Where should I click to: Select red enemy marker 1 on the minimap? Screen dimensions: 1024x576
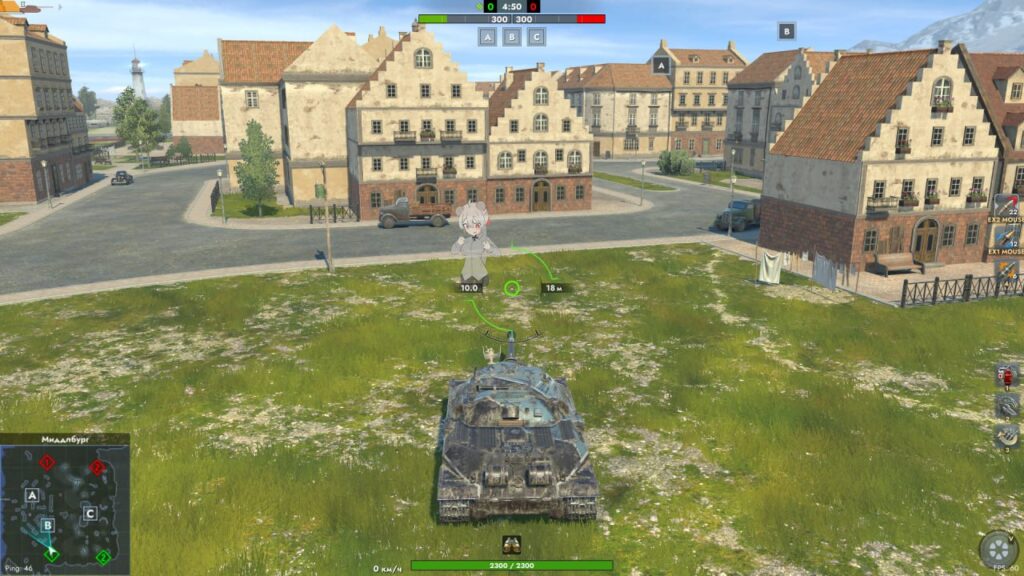(x=46, y=462)
